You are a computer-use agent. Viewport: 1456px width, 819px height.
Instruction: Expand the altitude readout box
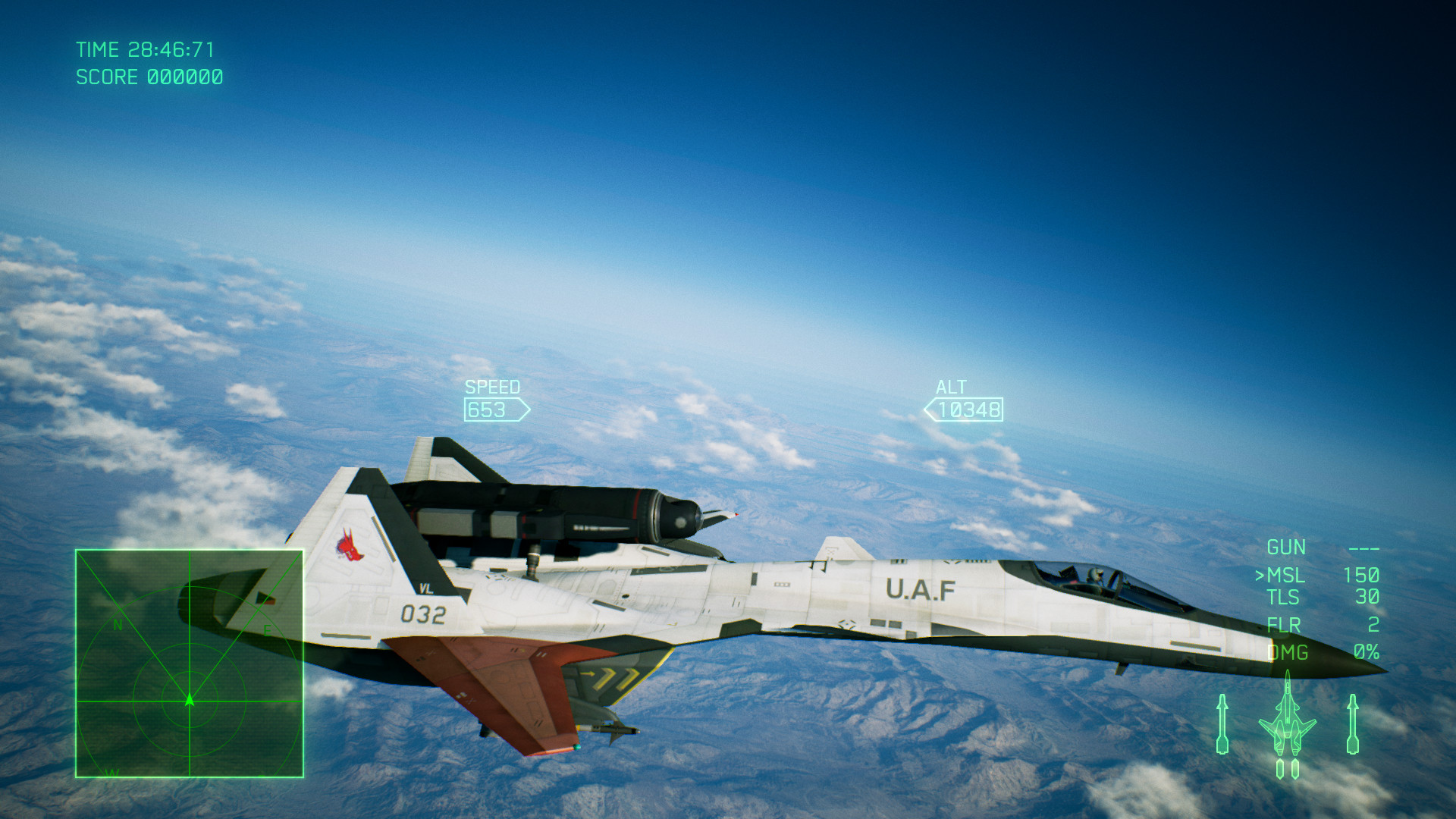coord(971,410)
